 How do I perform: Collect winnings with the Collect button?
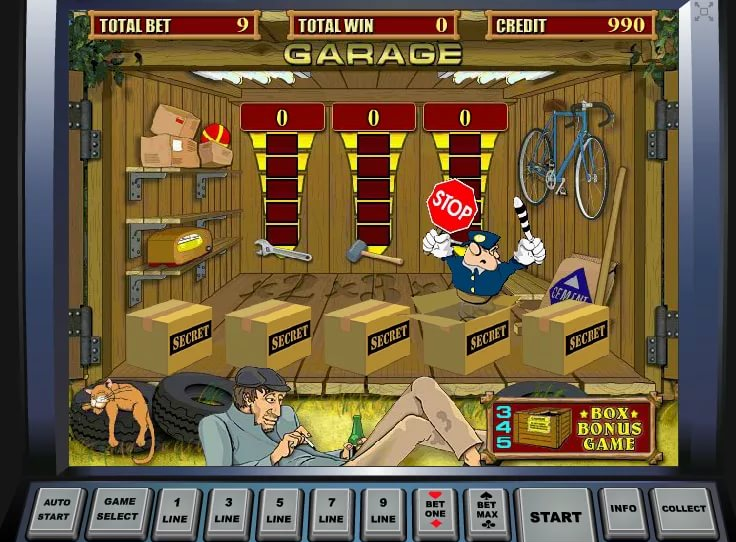point(684,511)
